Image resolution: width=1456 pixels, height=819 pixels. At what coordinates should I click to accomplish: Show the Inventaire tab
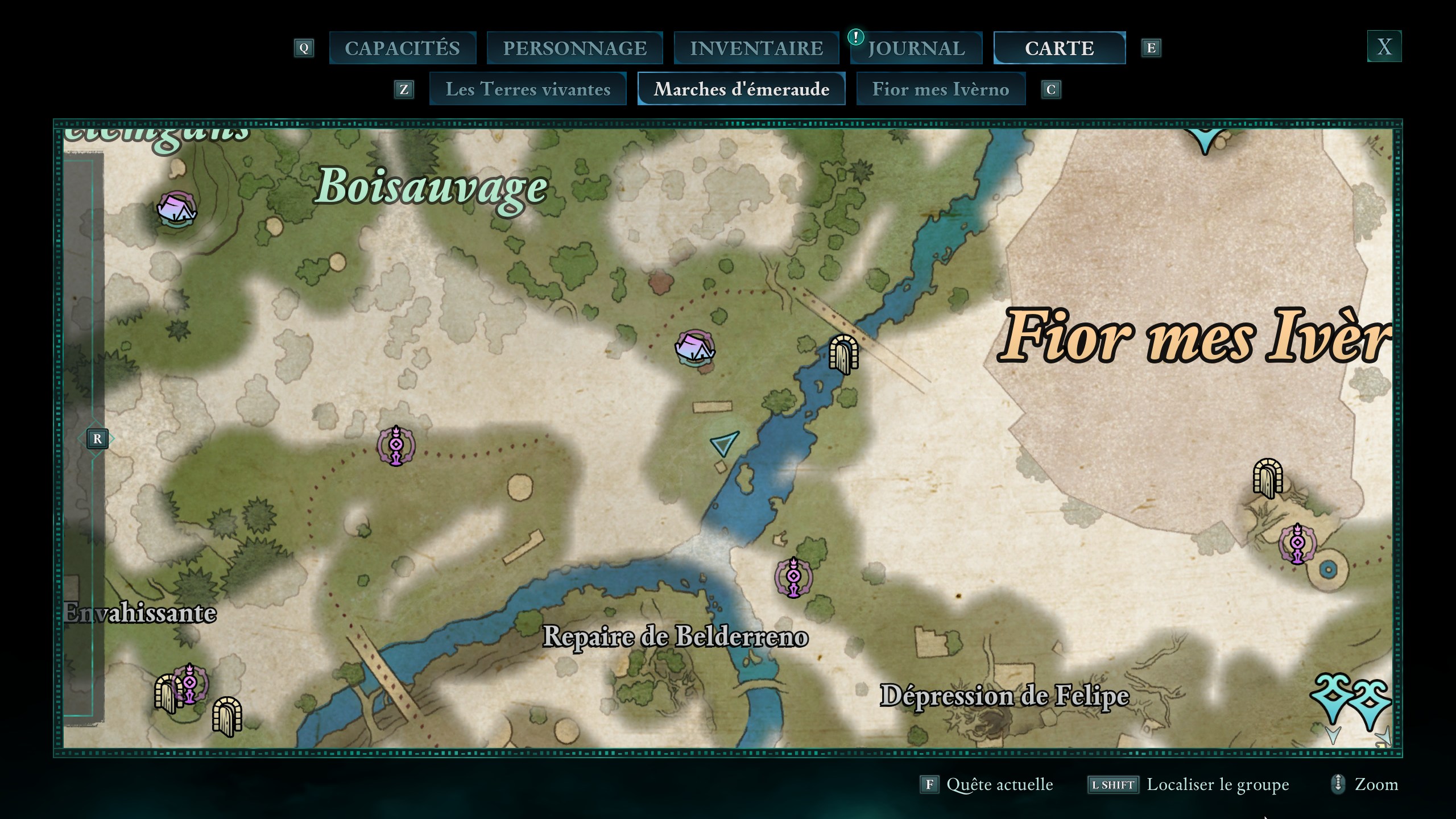(756, 48)
